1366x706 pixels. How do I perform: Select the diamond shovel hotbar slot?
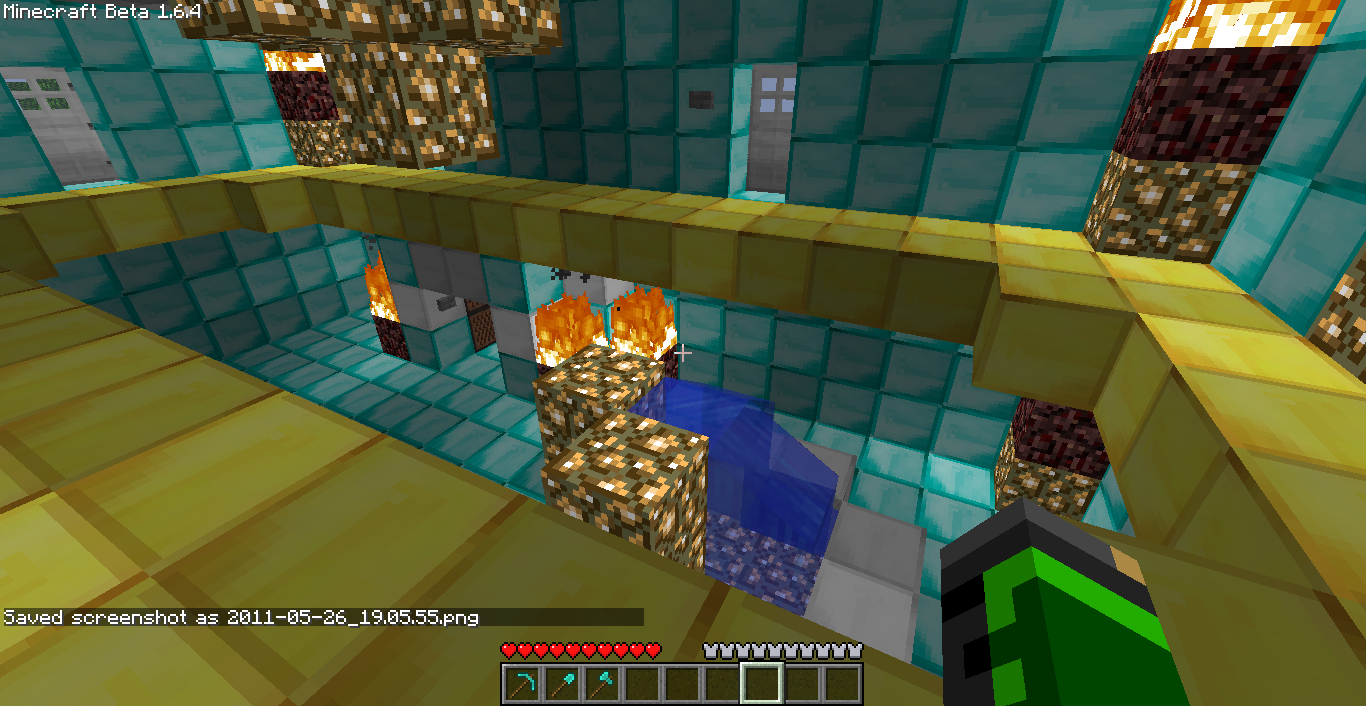pyautogui.click(x=561, y=684)
